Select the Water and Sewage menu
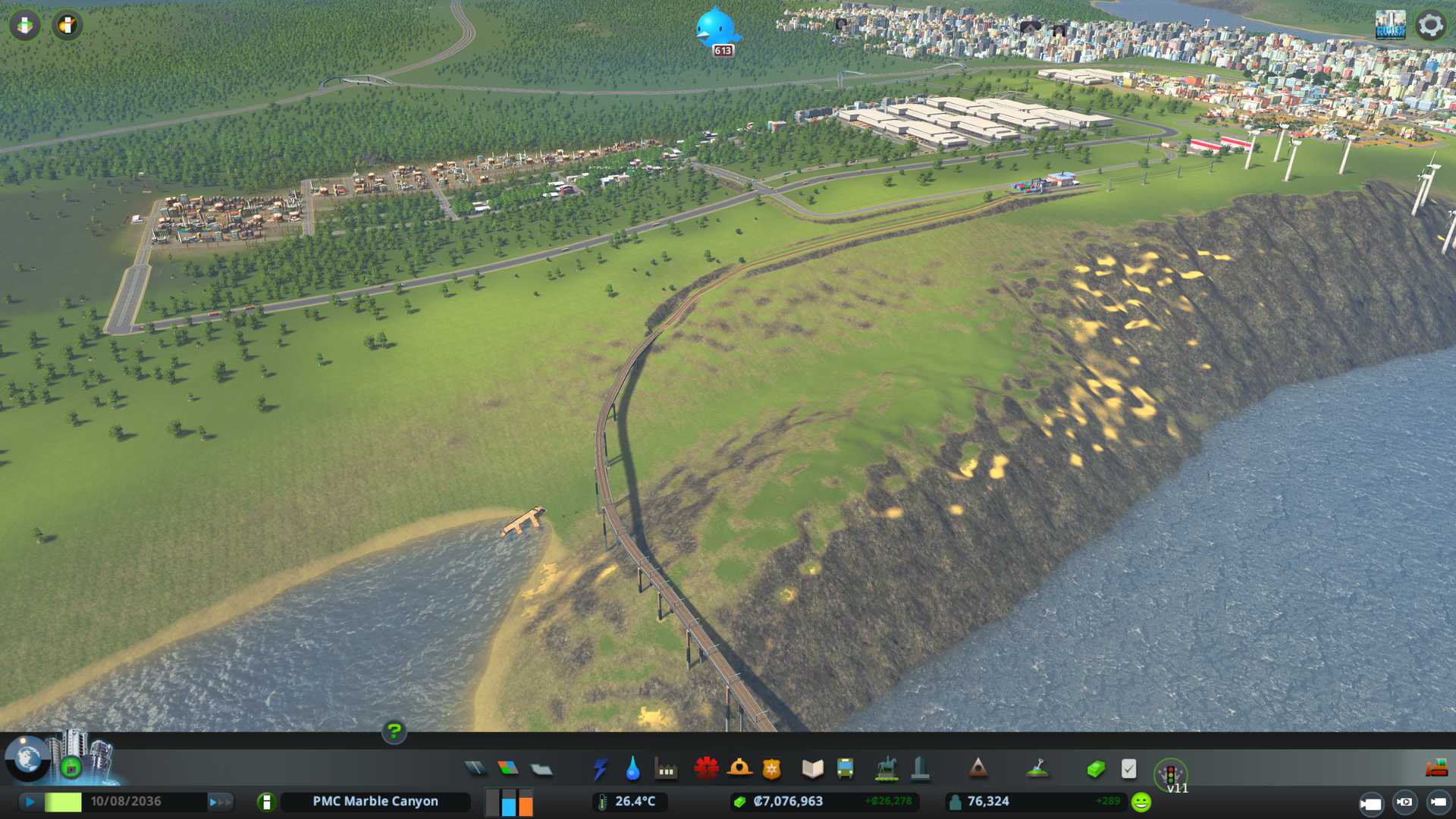 point(632,769)
